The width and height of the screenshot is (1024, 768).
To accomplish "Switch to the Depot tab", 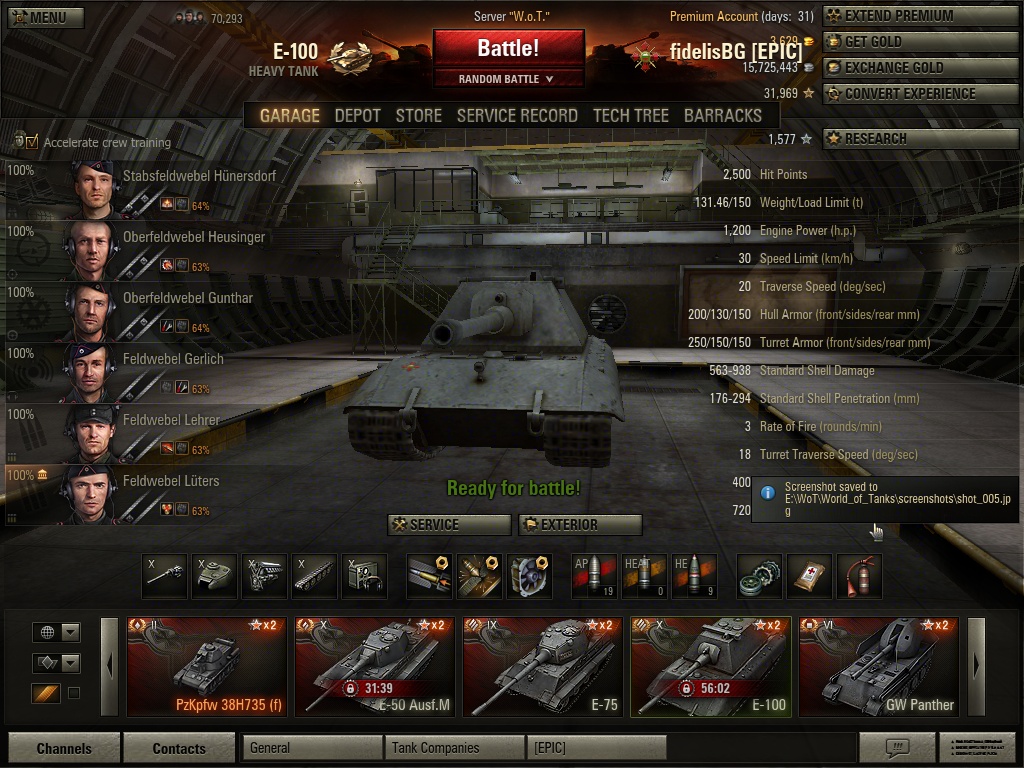I will (x=357, y=115).
